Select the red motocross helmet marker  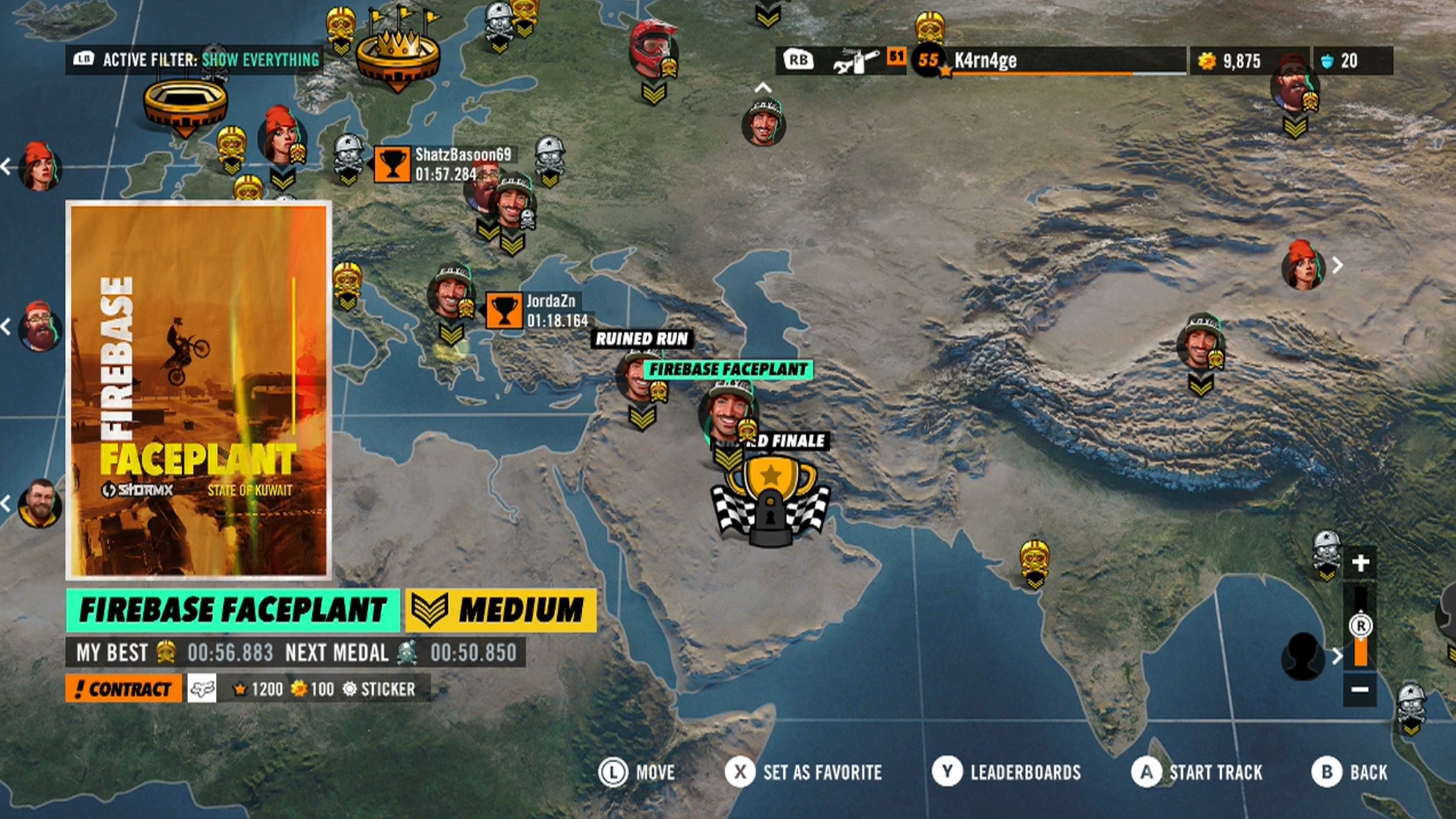point(651,50)
